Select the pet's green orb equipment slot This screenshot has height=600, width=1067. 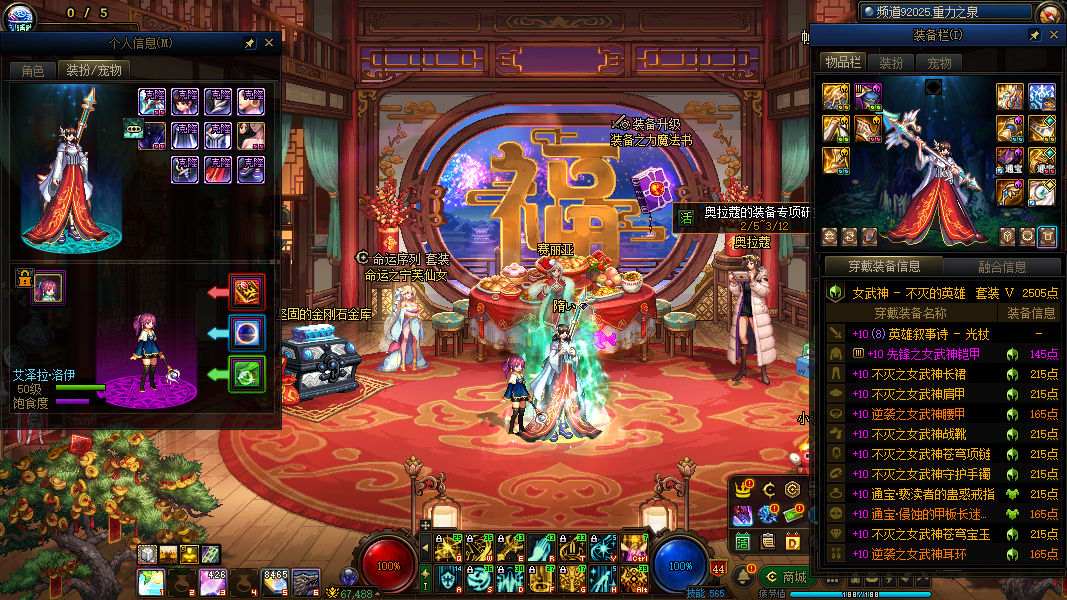[x=247, y=374]
